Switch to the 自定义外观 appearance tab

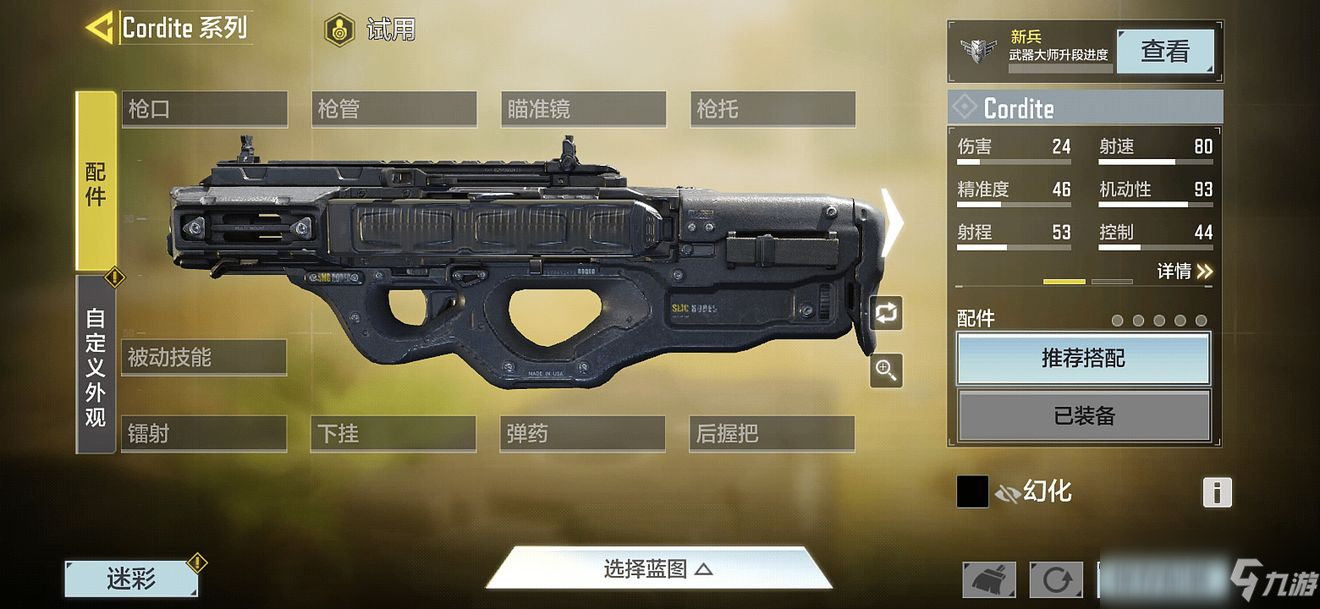coord(96,366)
